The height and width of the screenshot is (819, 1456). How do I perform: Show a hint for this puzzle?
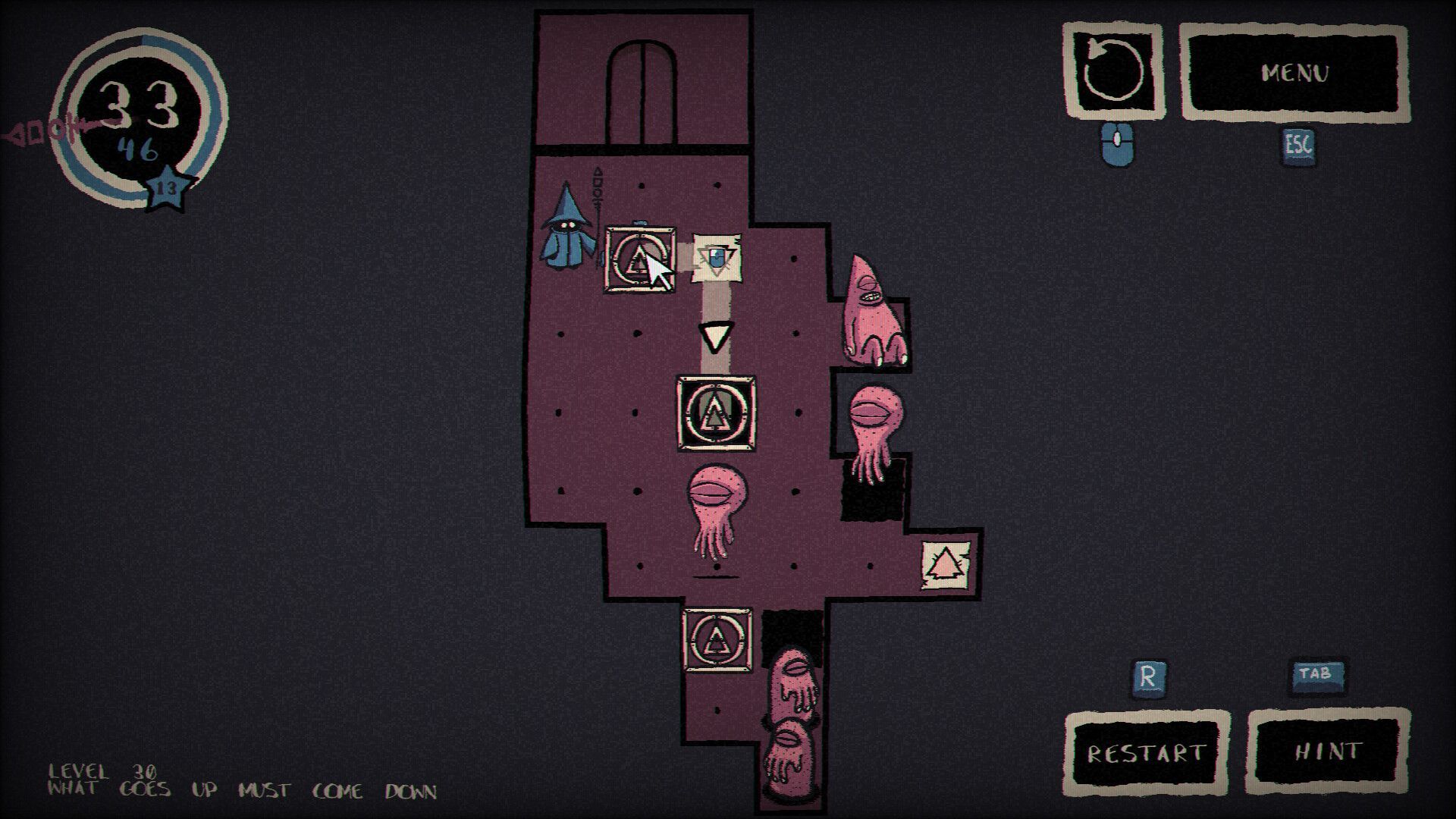1328,751
